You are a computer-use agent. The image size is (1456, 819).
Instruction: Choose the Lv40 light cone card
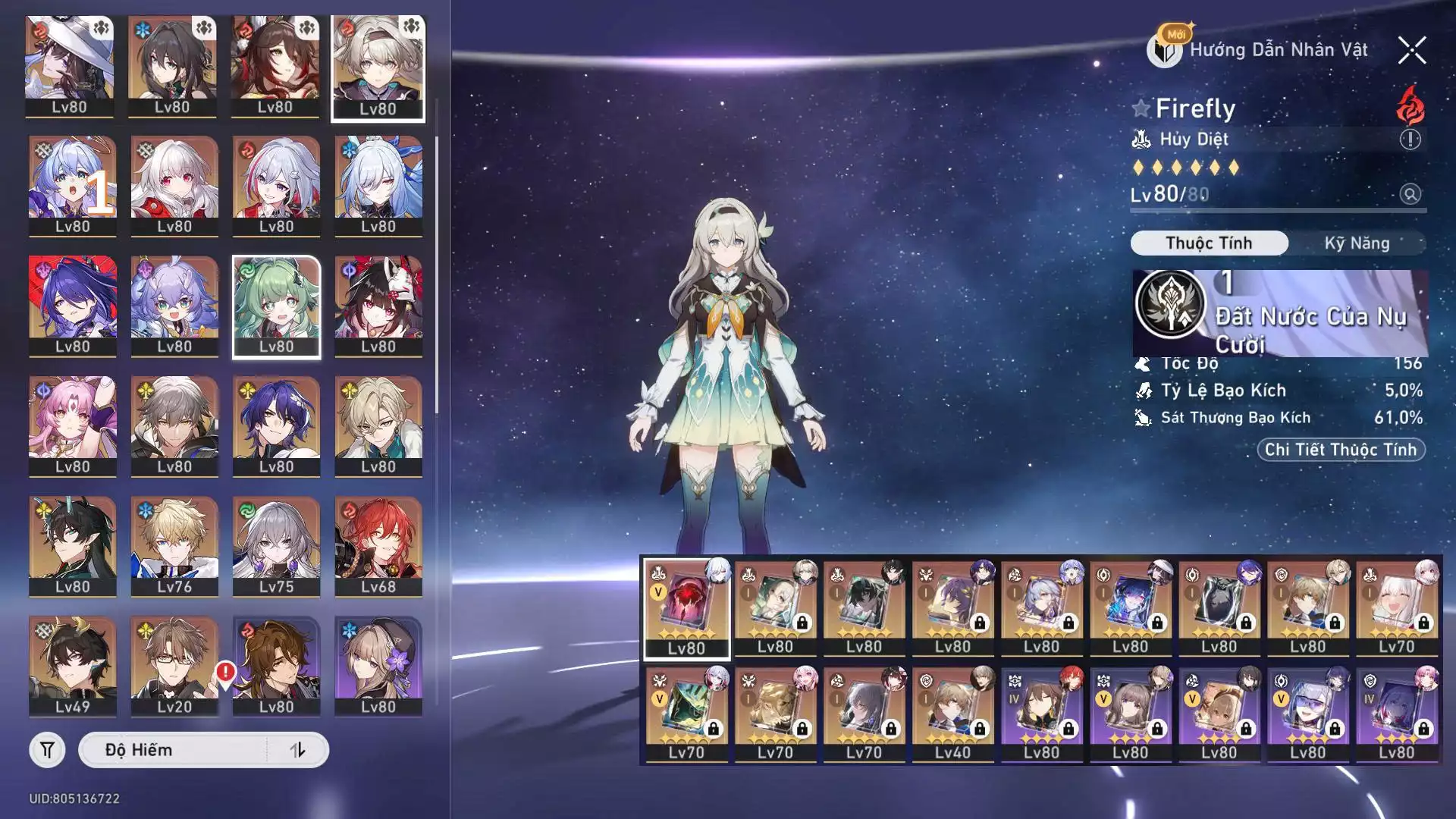tap(952, 713)
